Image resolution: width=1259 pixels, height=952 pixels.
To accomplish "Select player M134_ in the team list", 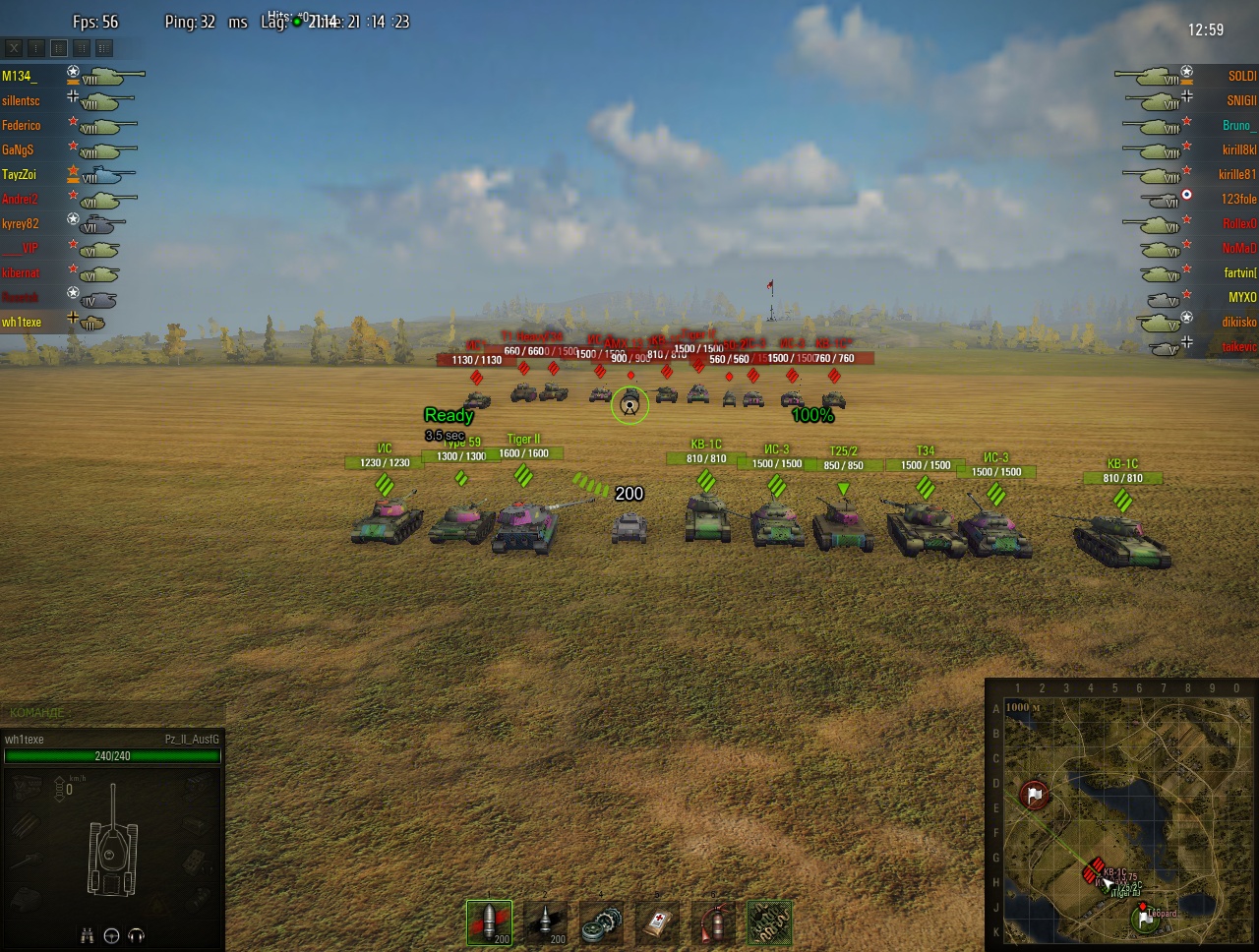I will [19, 76].
